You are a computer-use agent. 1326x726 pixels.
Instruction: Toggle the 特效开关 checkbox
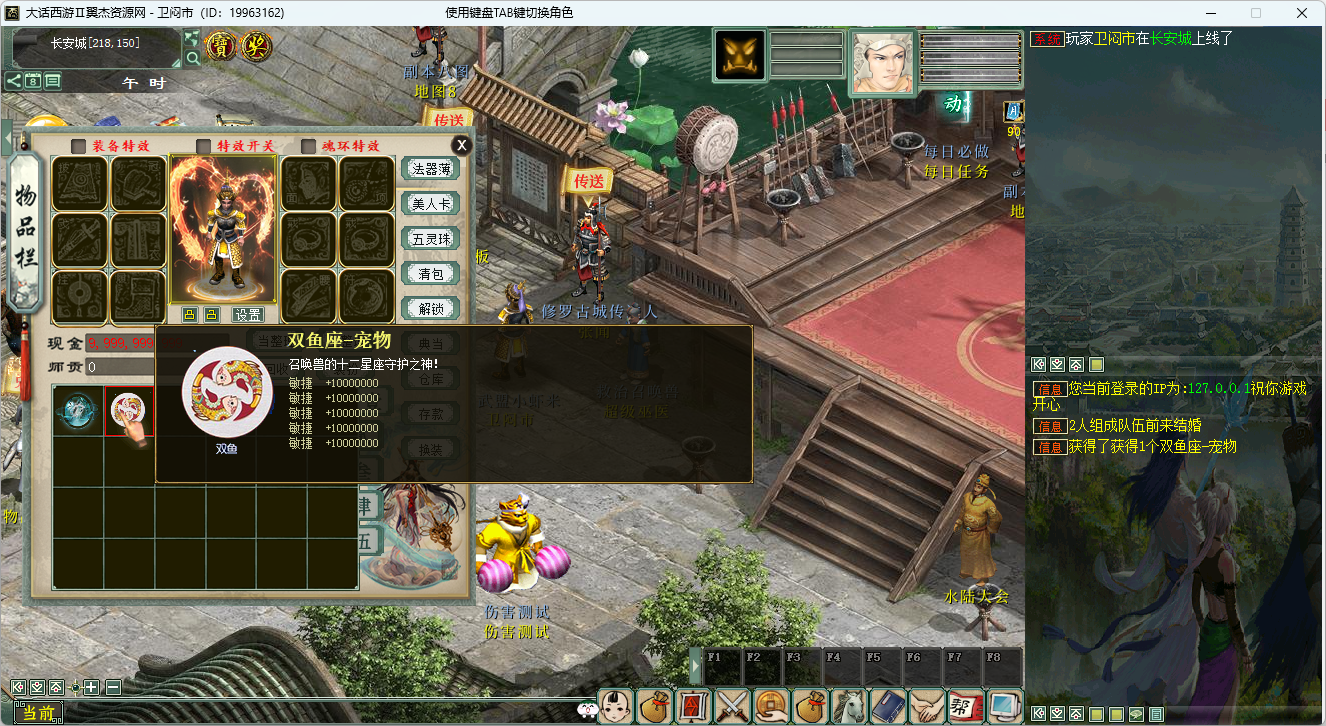(x=204, y=146)
